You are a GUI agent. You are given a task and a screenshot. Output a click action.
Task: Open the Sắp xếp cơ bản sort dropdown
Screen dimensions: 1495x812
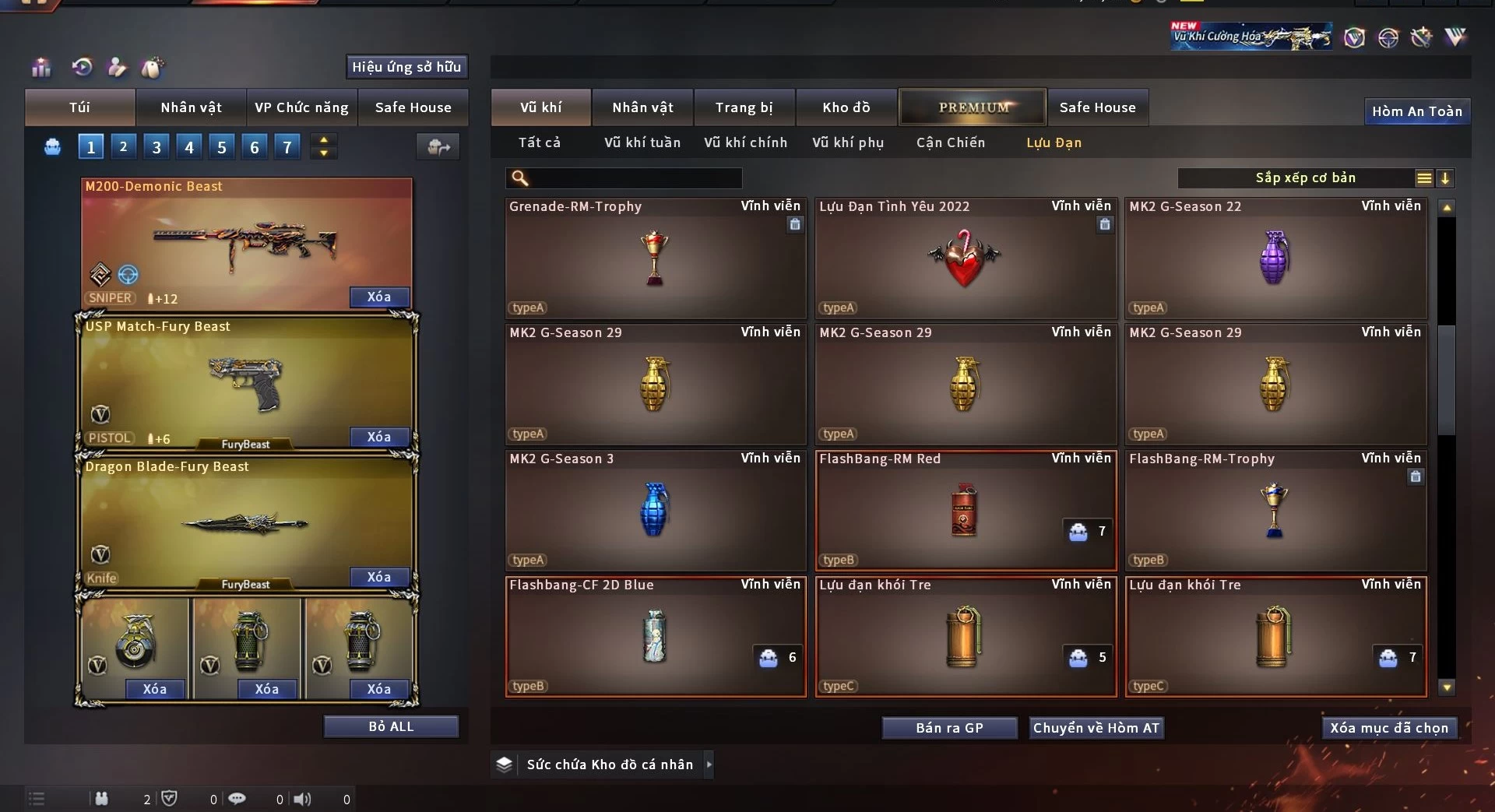coord(1305,178)
